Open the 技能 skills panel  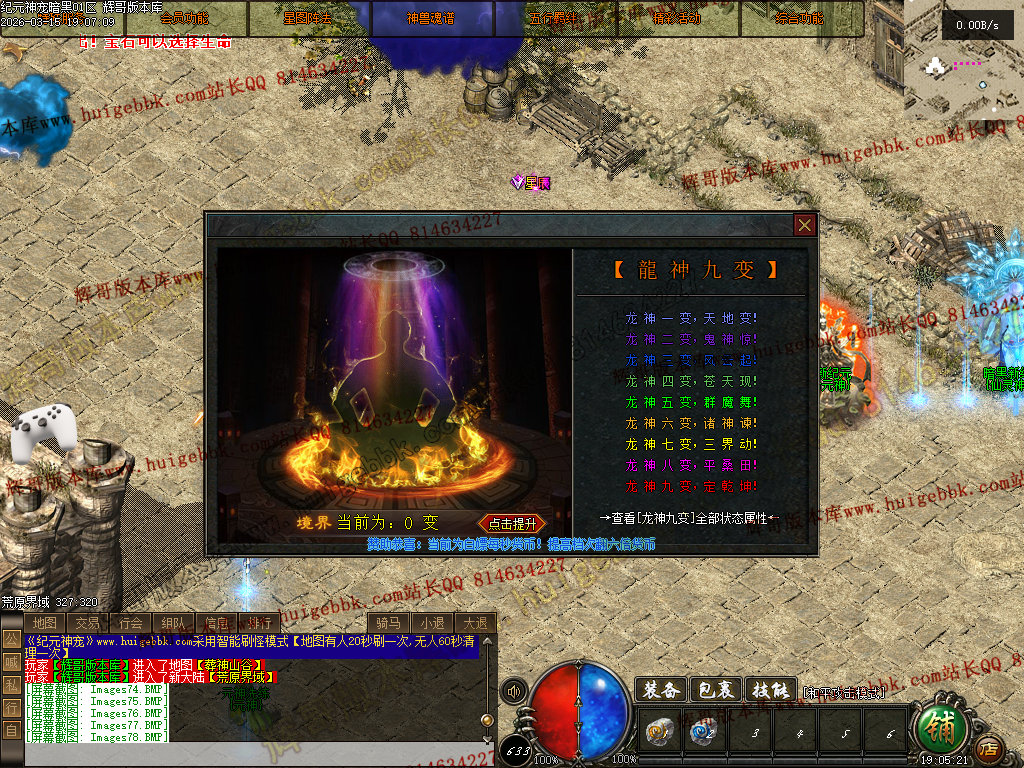click(x=771, y=690)
